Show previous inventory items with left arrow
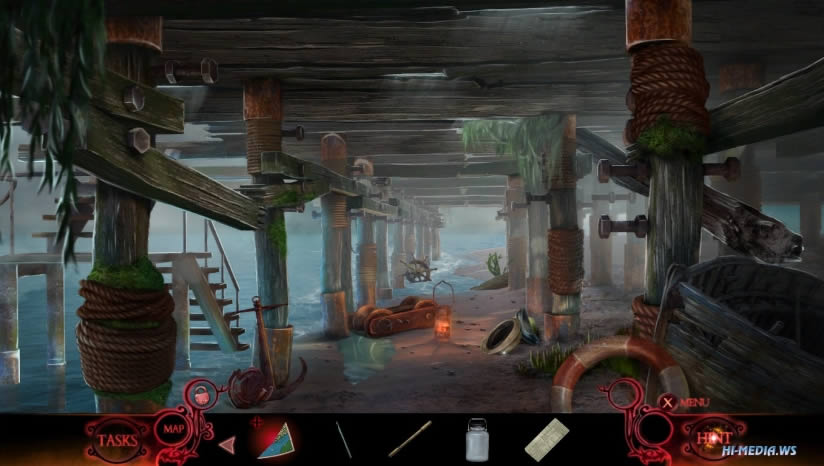 227,441
